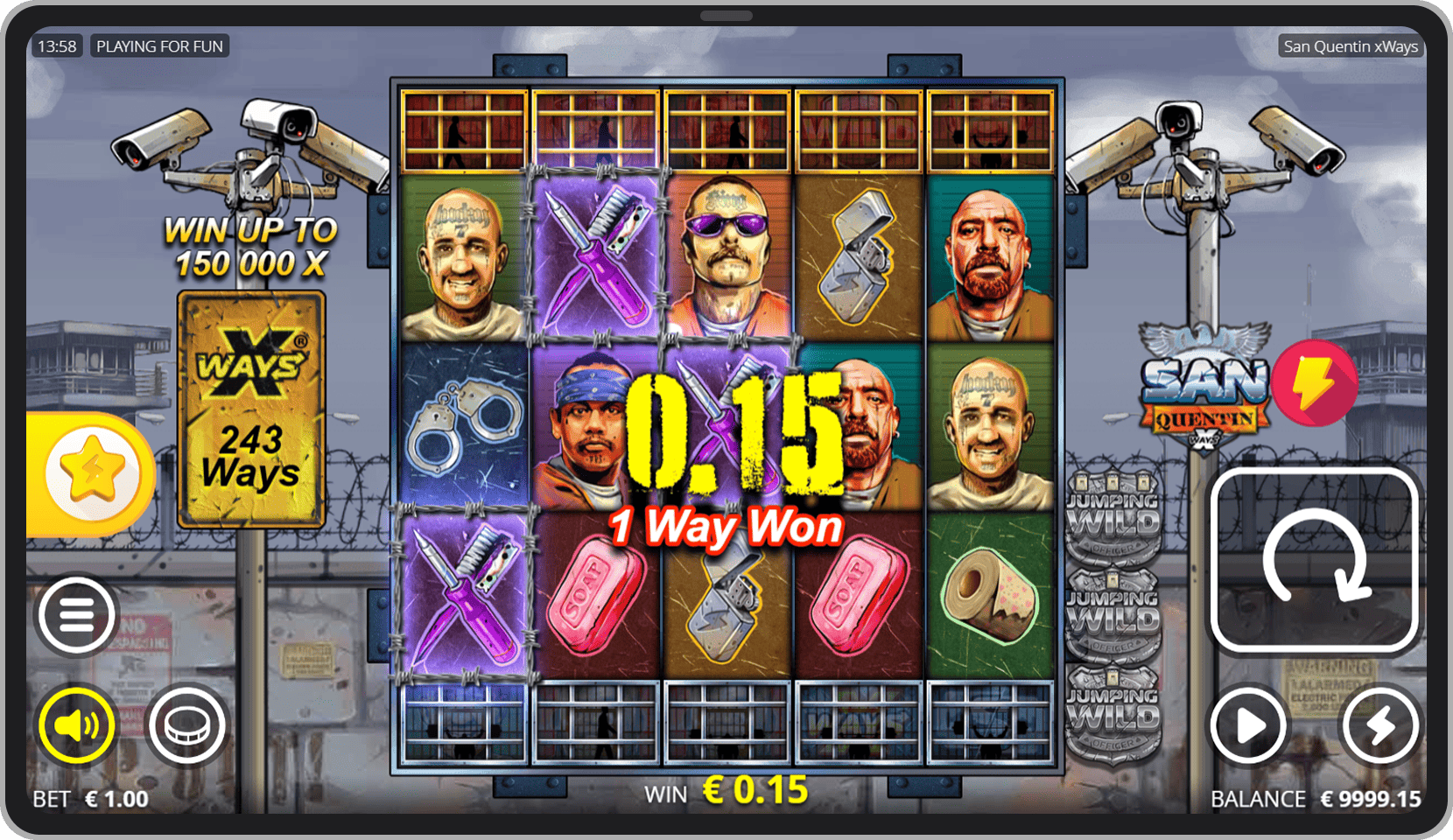The width and height of the screenshot is (1453, 840).
Task: Click the PLAYING FOR FUN label
Action: click(x=160, y=45)
